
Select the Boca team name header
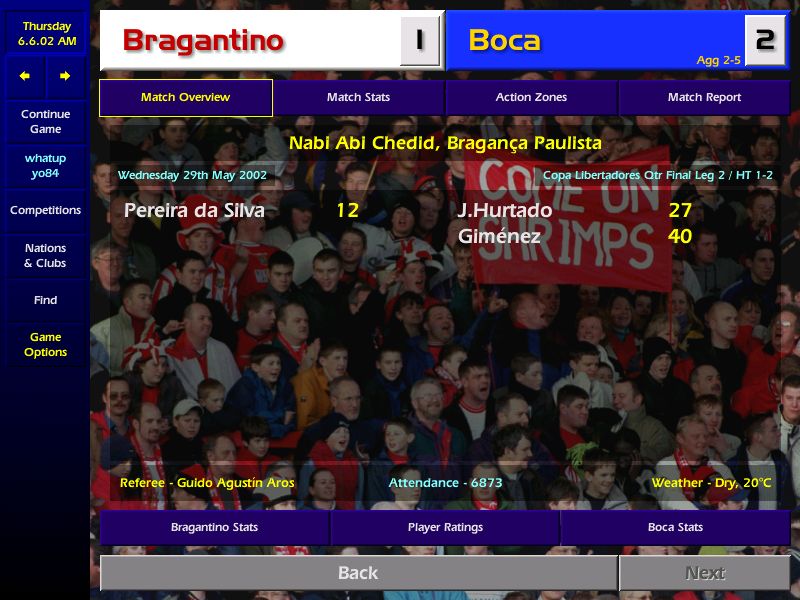click(x=504, y=41)
